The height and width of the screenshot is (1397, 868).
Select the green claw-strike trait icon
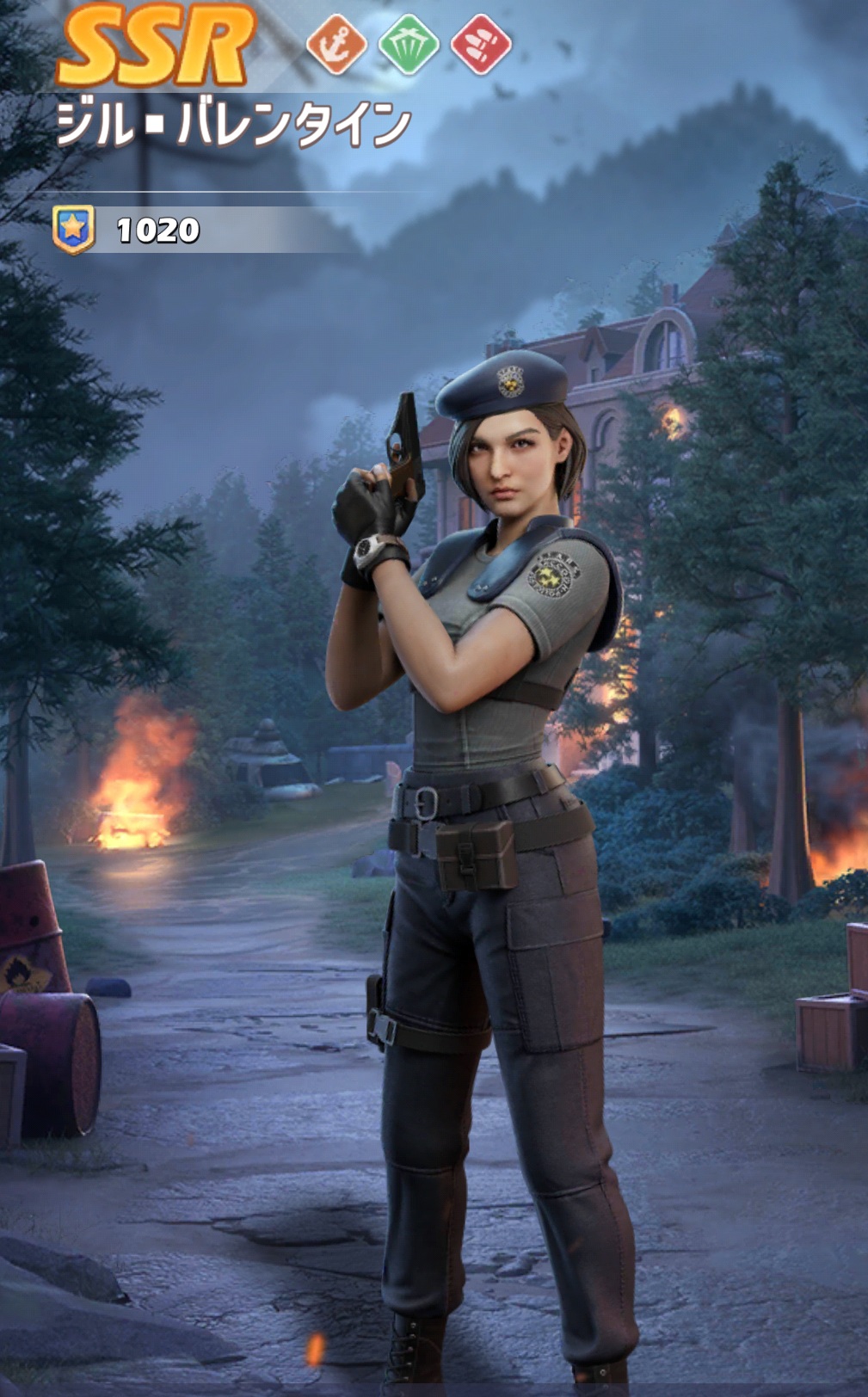(x=408, y=44)
